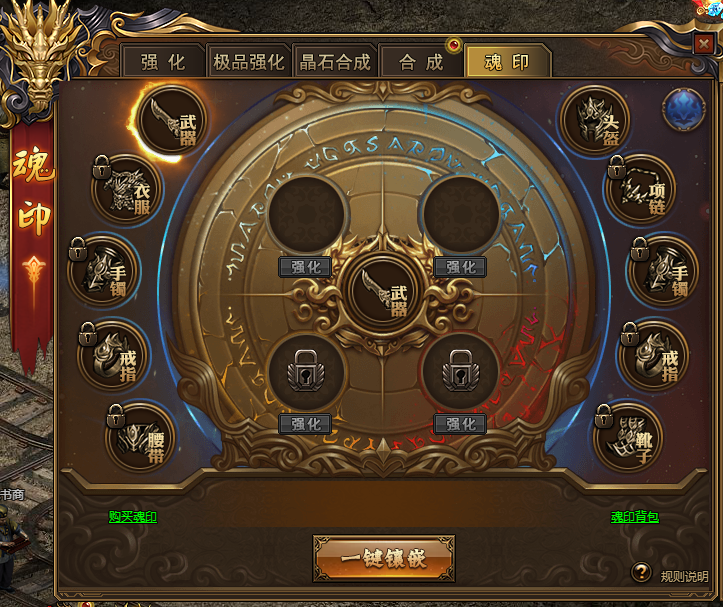Viewport: 723px width, 607px height.
Task: Select the locked 衣服 equipment slot
Action: pyautogui.click(x=128, y=188)
